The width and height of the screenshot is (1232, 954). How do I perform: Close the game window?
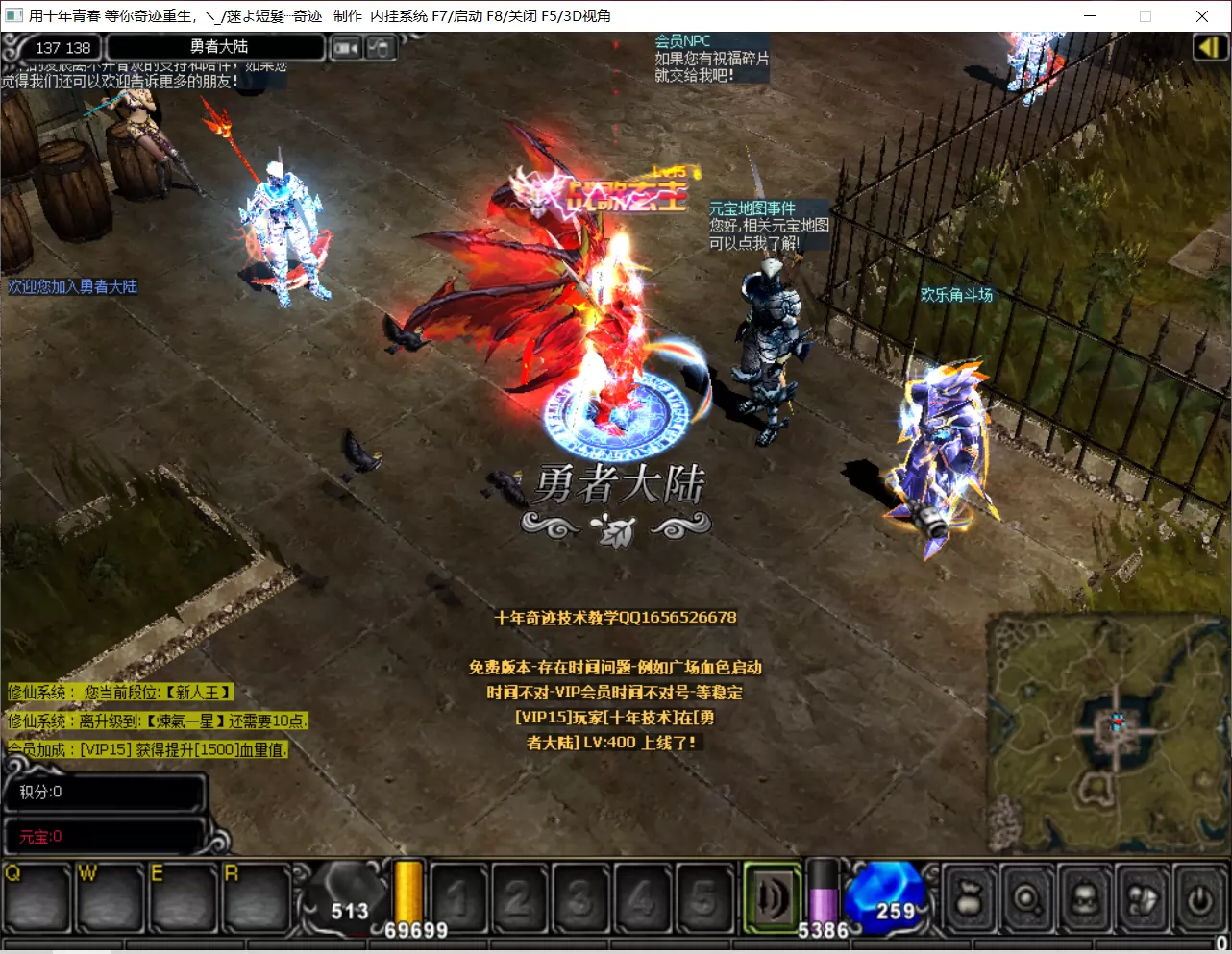[x=1201, y=15]
